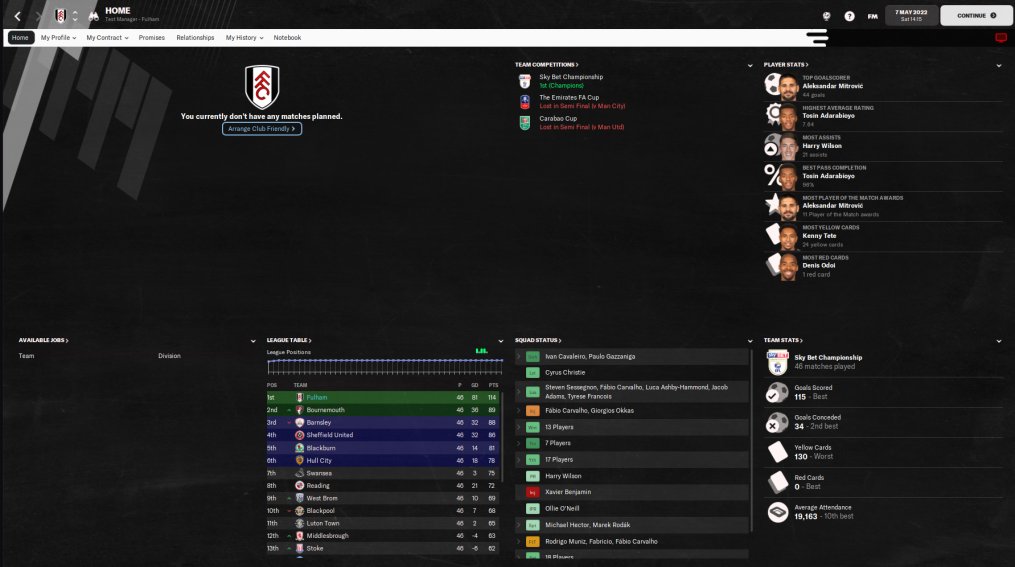This screenshot has width=1015, height=567.
Task: Go back with the back arrow
Action: (18, 16)
